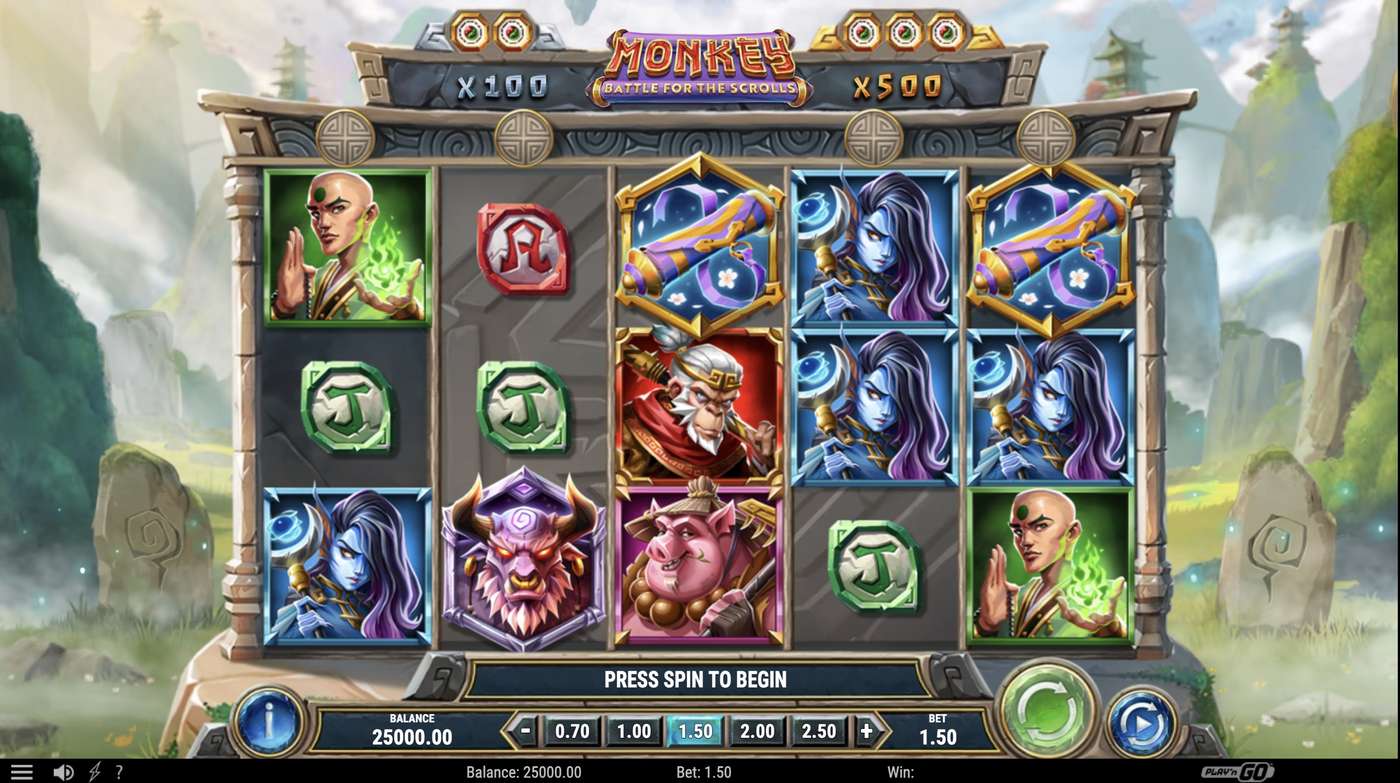Image resolution: width=1400 pixels, height=783 pixels.
Task: Select the 2.50 bet amount
Action: tap(819, 731)
